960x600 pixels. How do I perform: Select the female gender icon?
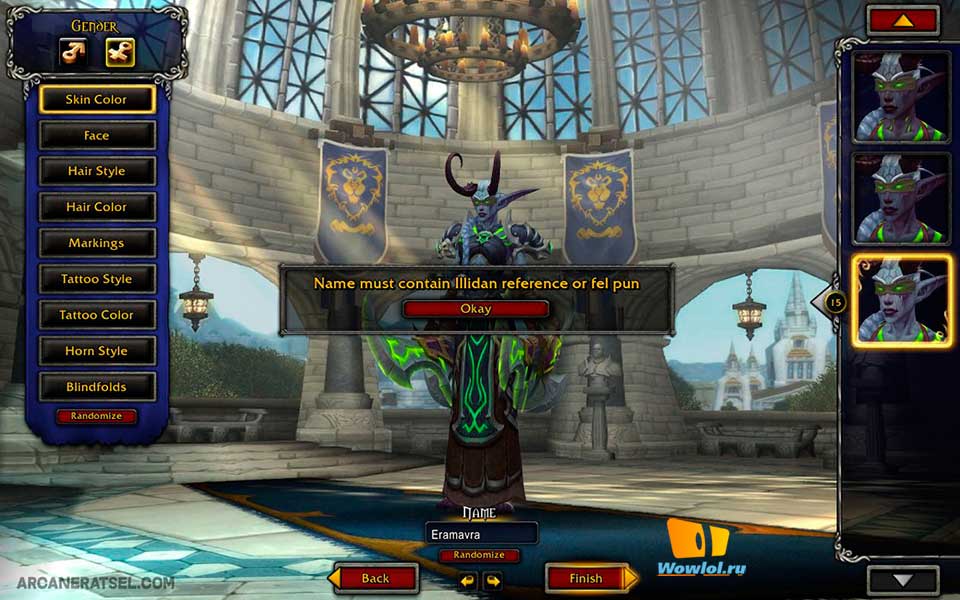(120, 51)
